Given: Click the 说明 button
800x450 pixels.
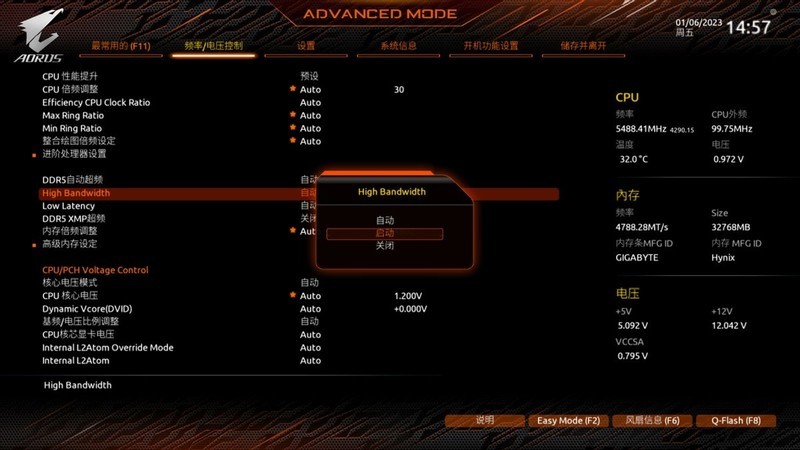Looking at the screenshot, I should tap(485, 421).
